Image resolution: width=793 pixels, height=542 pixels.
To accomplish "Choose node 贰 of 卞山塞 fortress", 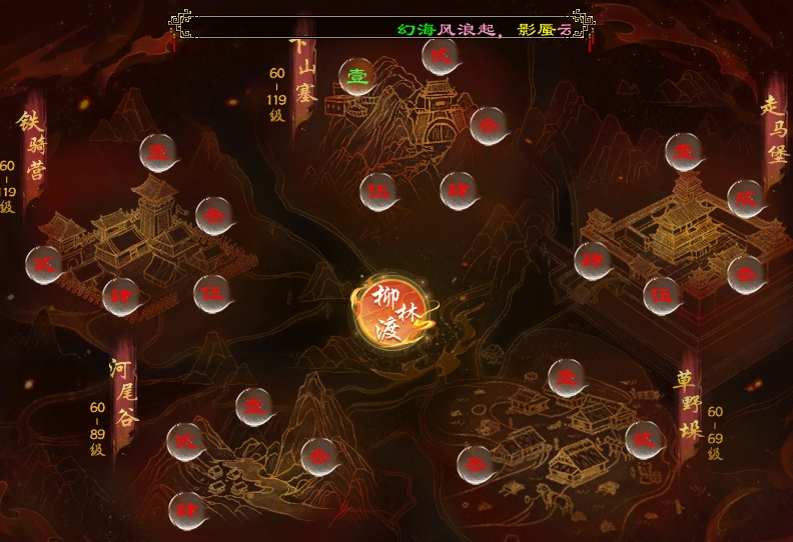I will tap(438, 56).
